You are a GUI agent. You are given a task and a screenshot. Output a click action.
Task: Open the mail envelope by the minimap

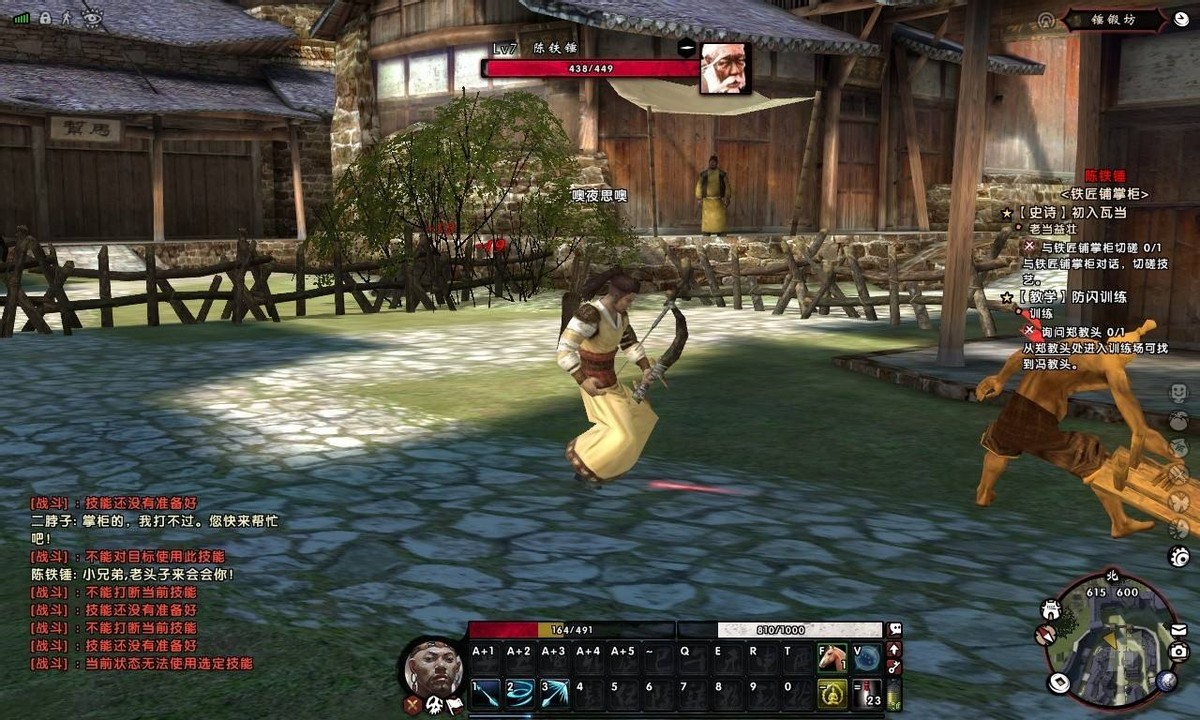(1179, 629)
